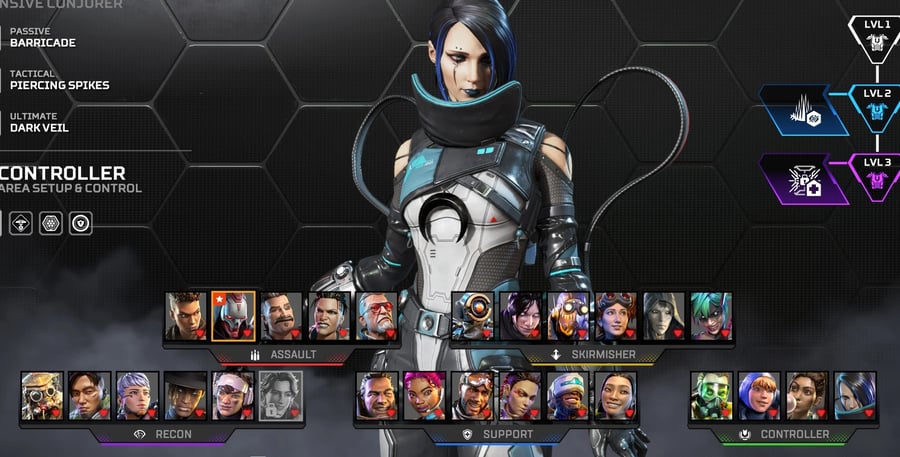Select Caustic with the gas mask
The width and height of the screenshot is (900, 457).
point(711,396)
